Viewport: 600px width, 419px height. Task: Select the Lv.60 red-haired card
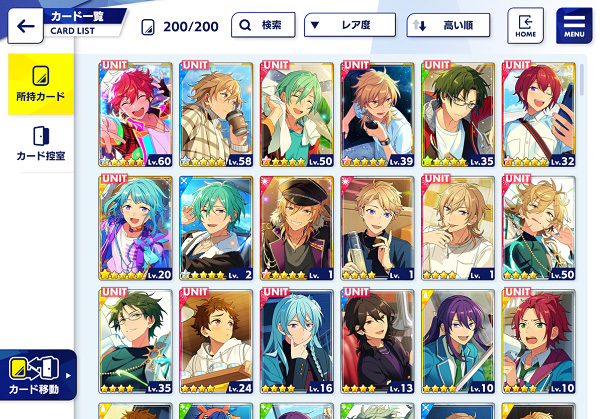pyautogui.click(x=136, y=113)
